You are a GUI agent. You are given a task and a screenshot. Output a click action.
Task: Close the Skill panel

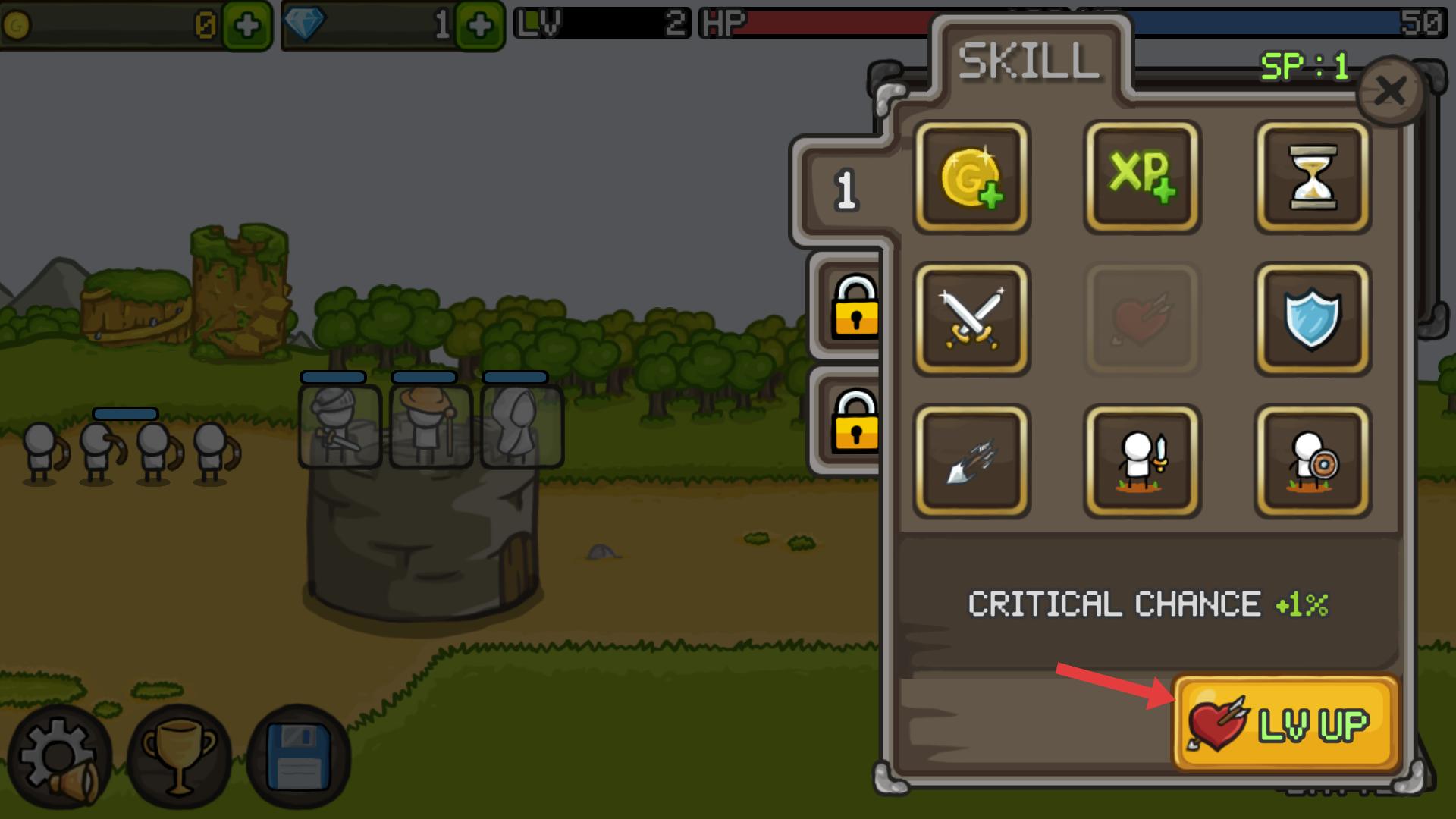(1390, 92)
